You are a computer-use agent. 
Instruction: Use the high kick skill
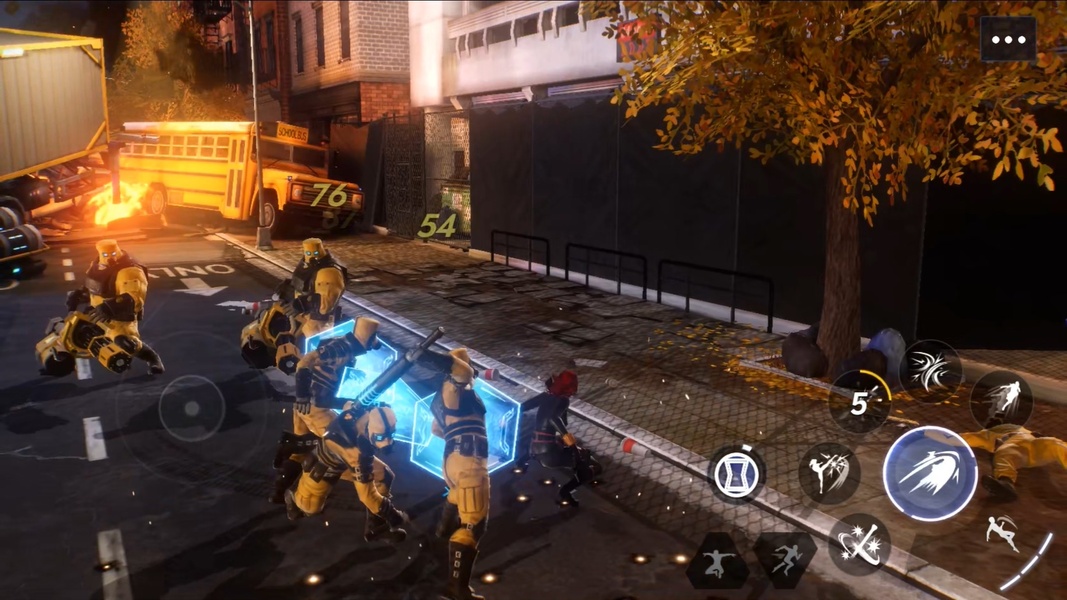[829, 473]
